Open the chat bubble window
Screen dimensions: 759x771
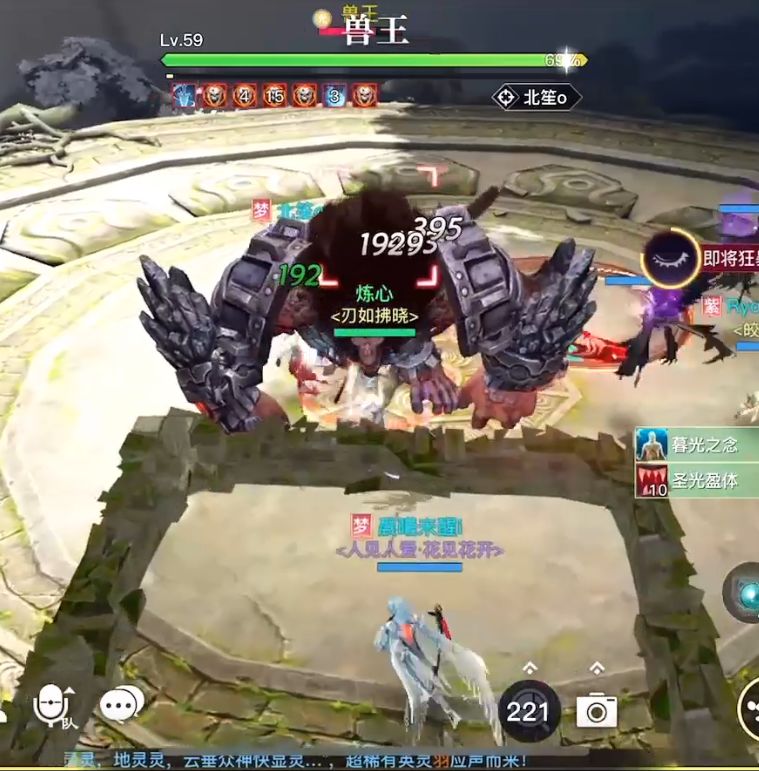pyautogui.click(x=121, y=704)
